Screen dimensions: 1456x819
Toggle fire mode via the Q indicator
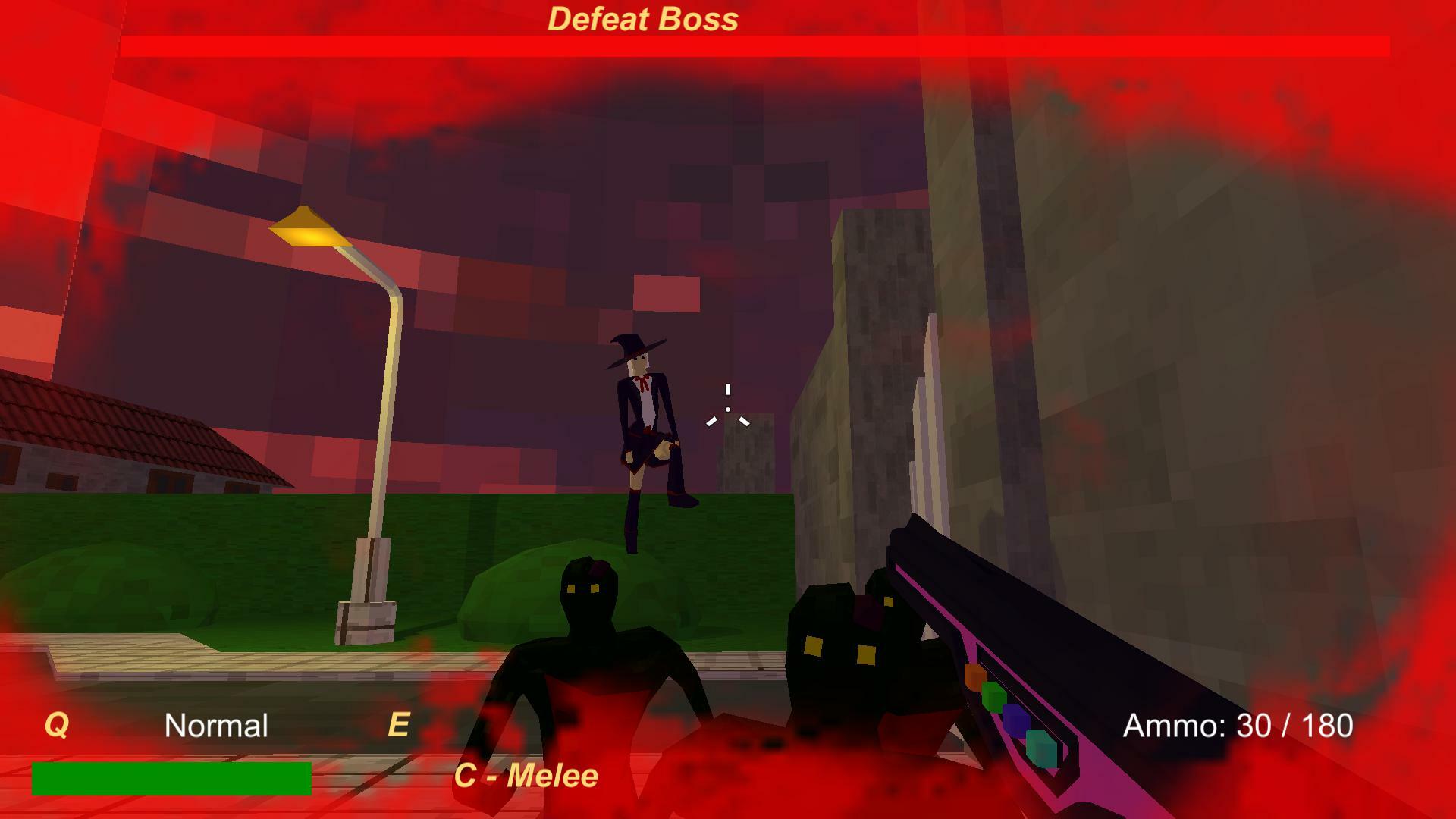click(x=57, y=726)
